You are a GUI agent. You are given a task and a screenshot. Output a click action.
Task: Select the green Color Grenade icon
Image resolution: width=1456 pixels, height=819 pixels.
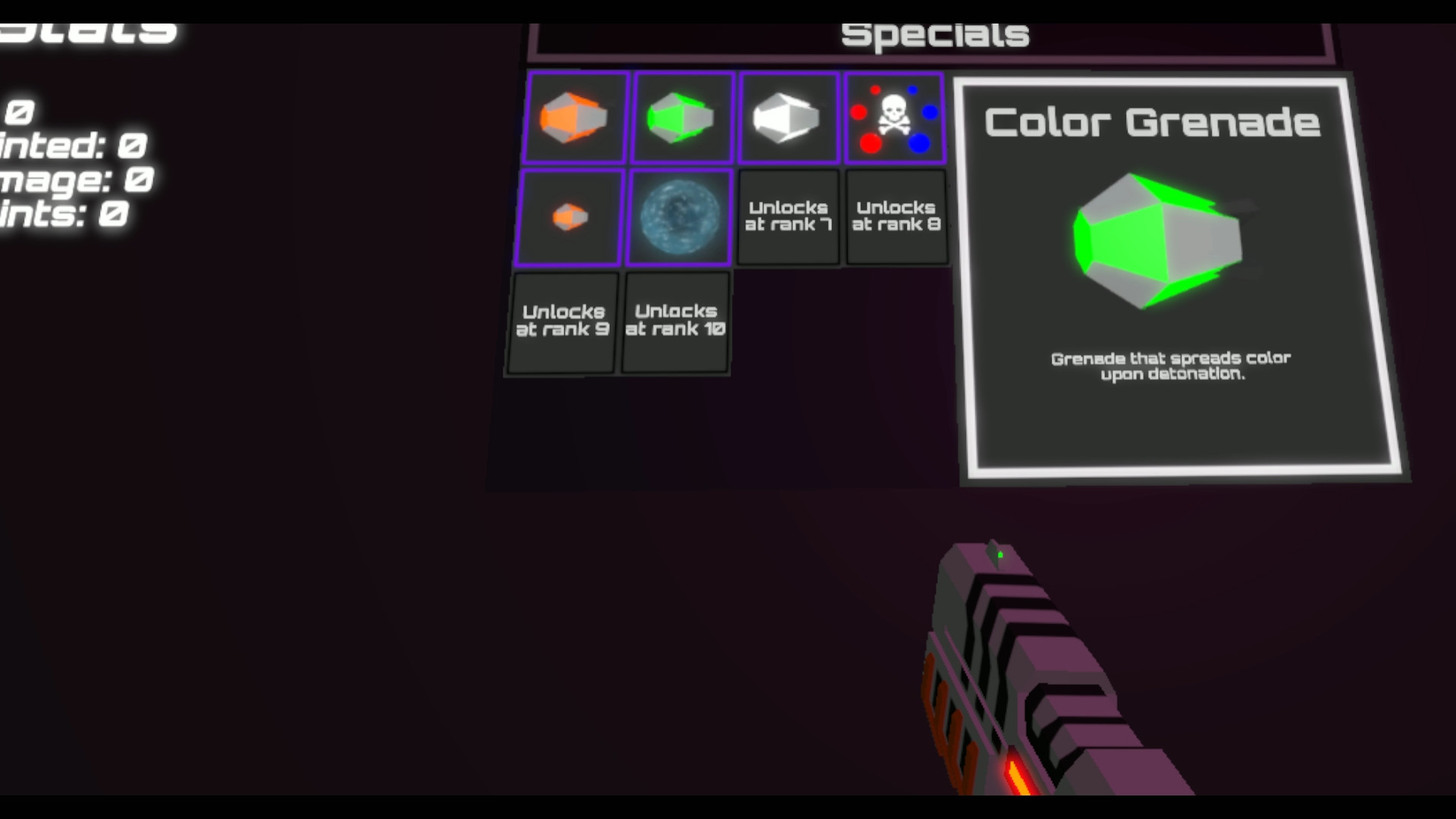[681, 117]
